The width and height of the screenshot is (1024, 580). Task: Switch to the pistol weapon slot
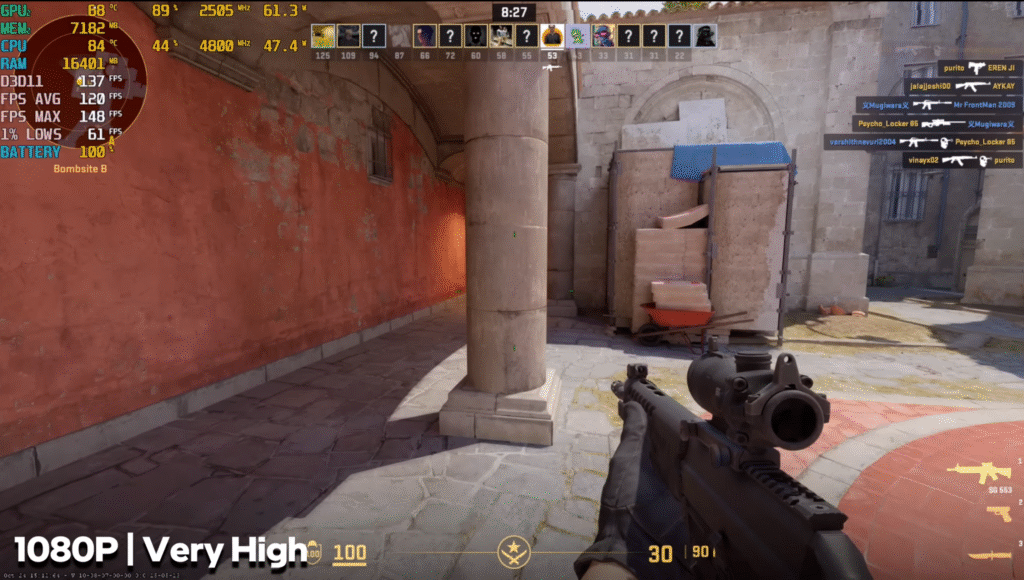coord(998,514)
